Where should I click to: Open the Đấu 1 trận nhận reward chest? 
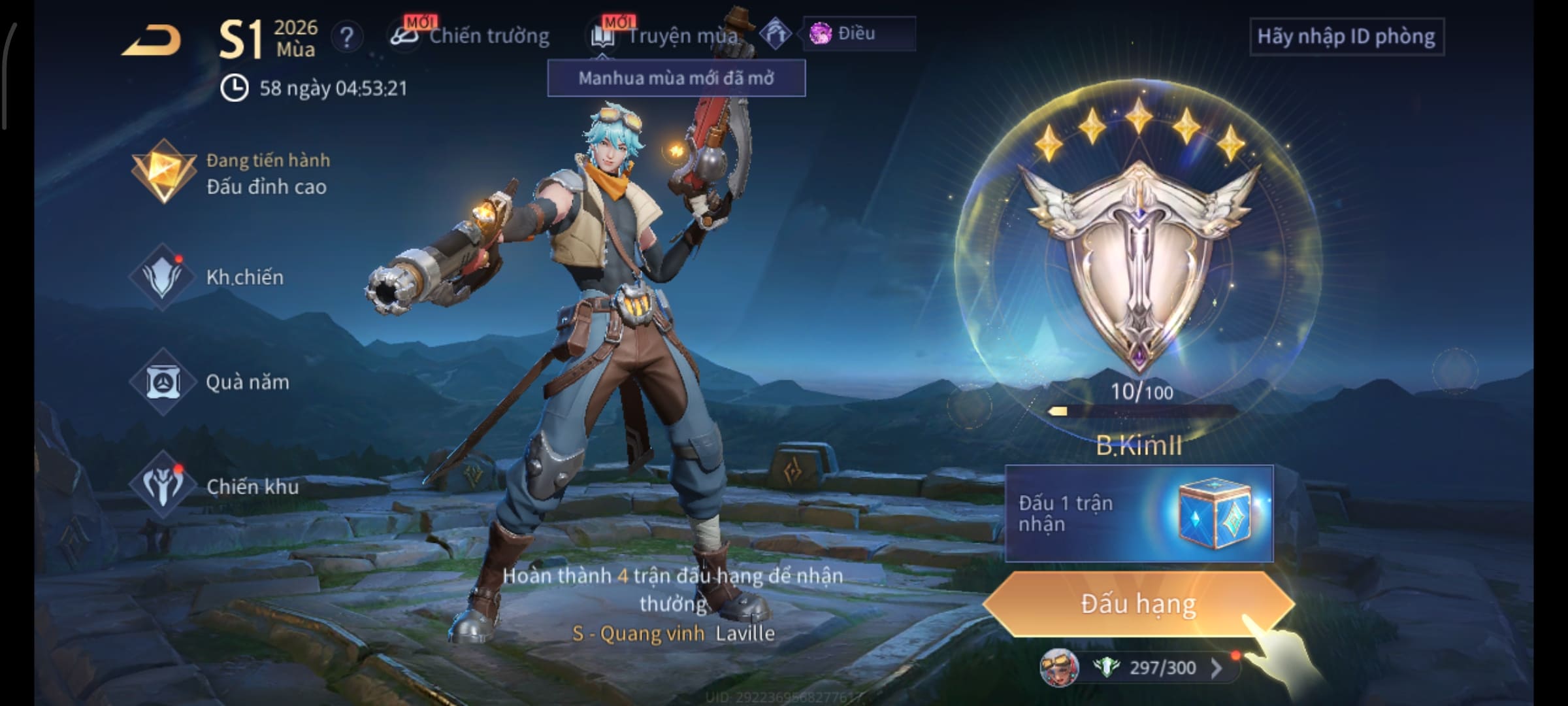1138,514
